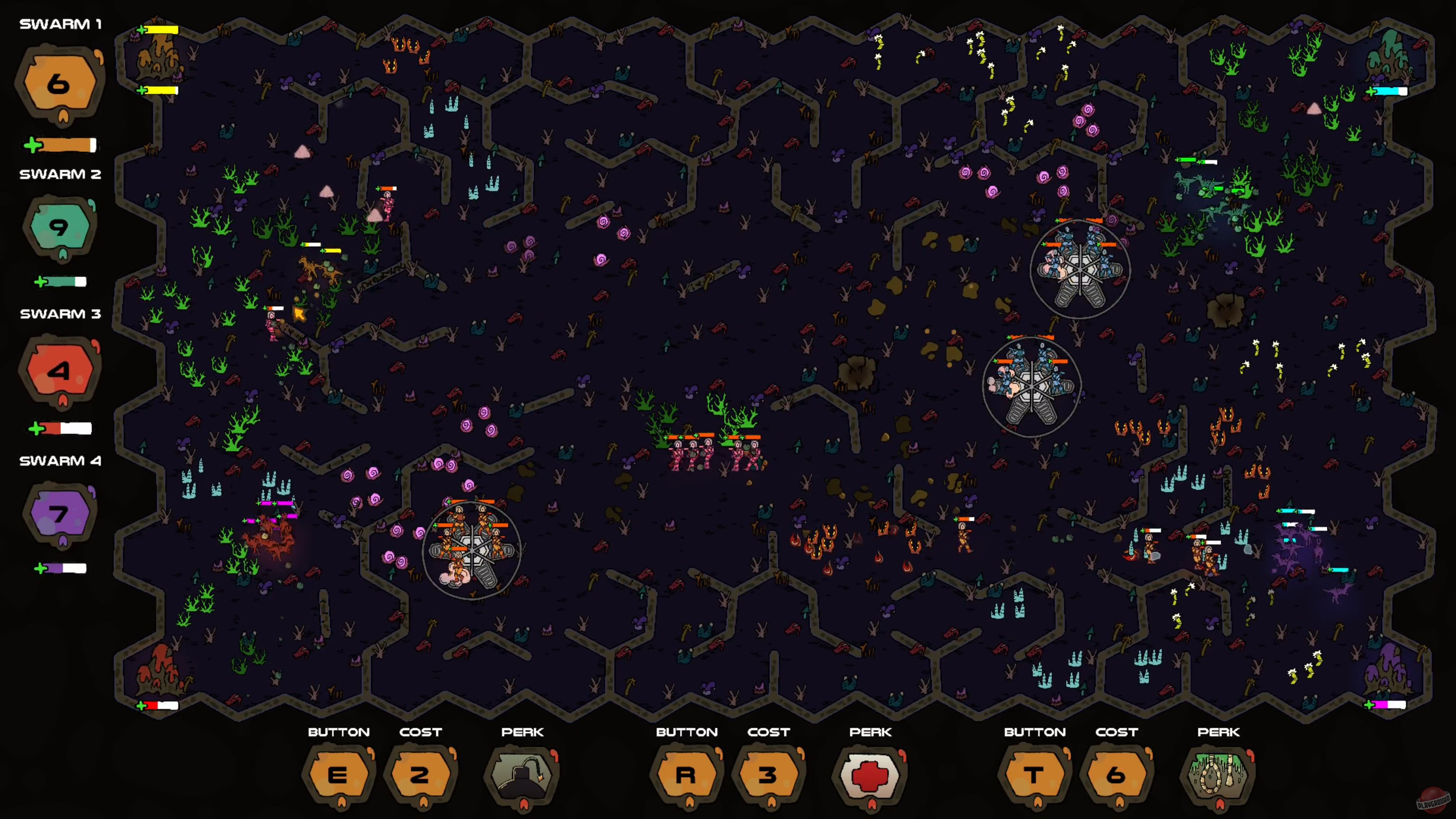Use the red cross healing perk
This screenshot has width=1456, height=819.
[x=870, y=774]
